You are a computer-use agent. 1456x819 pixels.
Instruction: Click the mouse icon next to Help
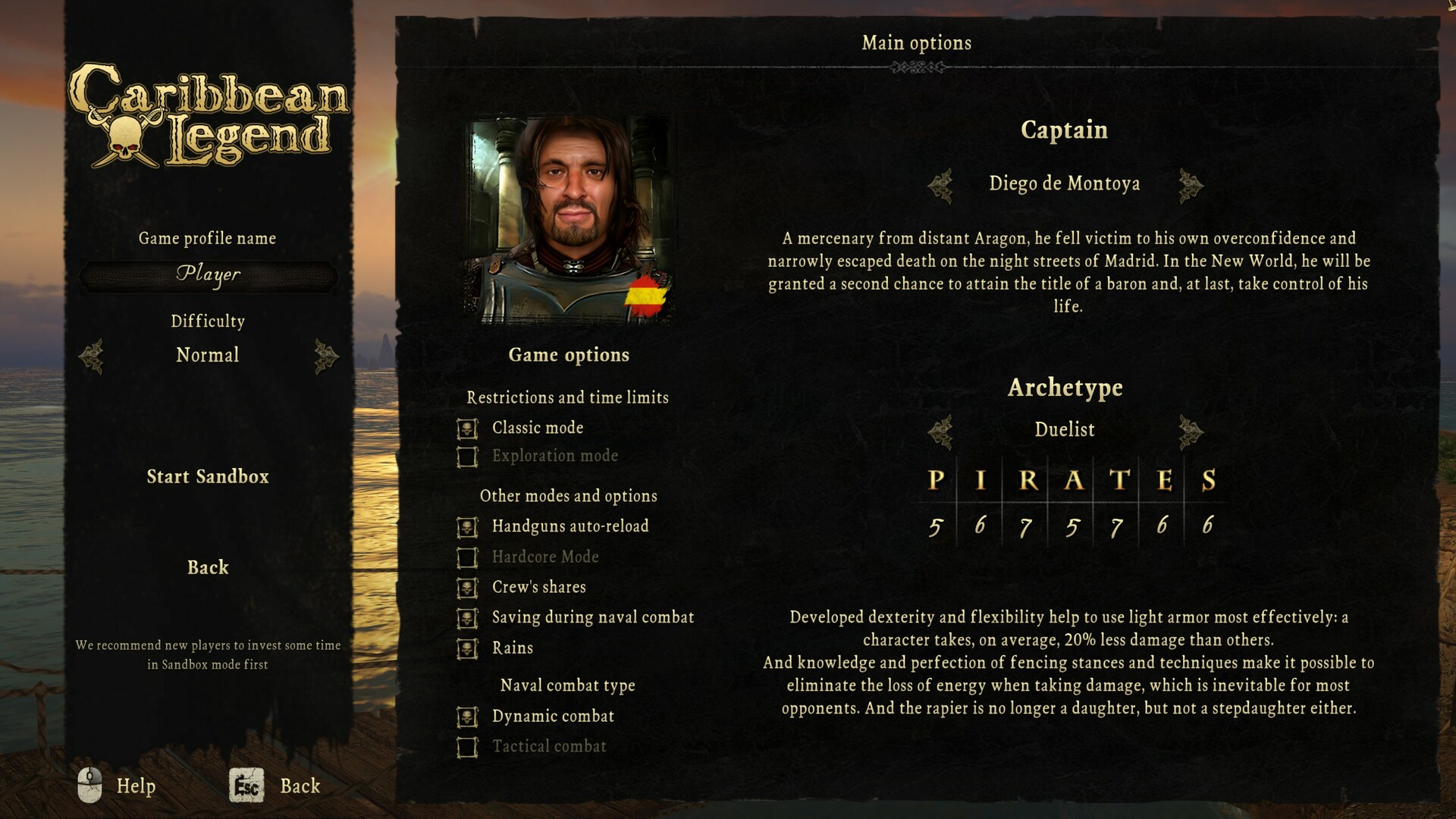91,786
